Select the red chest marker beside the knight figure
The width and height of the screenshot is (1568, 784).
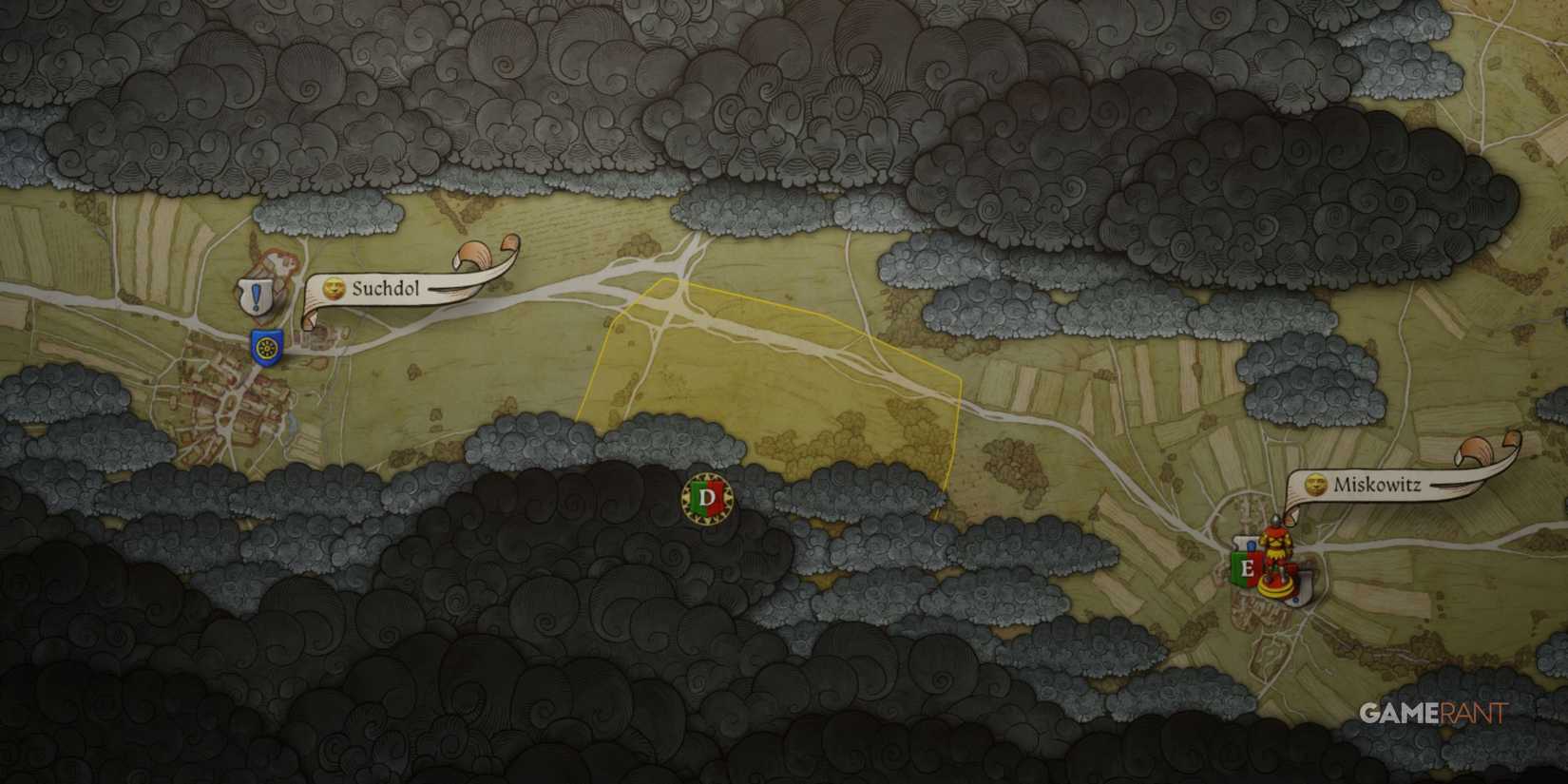pyautogui.click(x=1290, y=570)
